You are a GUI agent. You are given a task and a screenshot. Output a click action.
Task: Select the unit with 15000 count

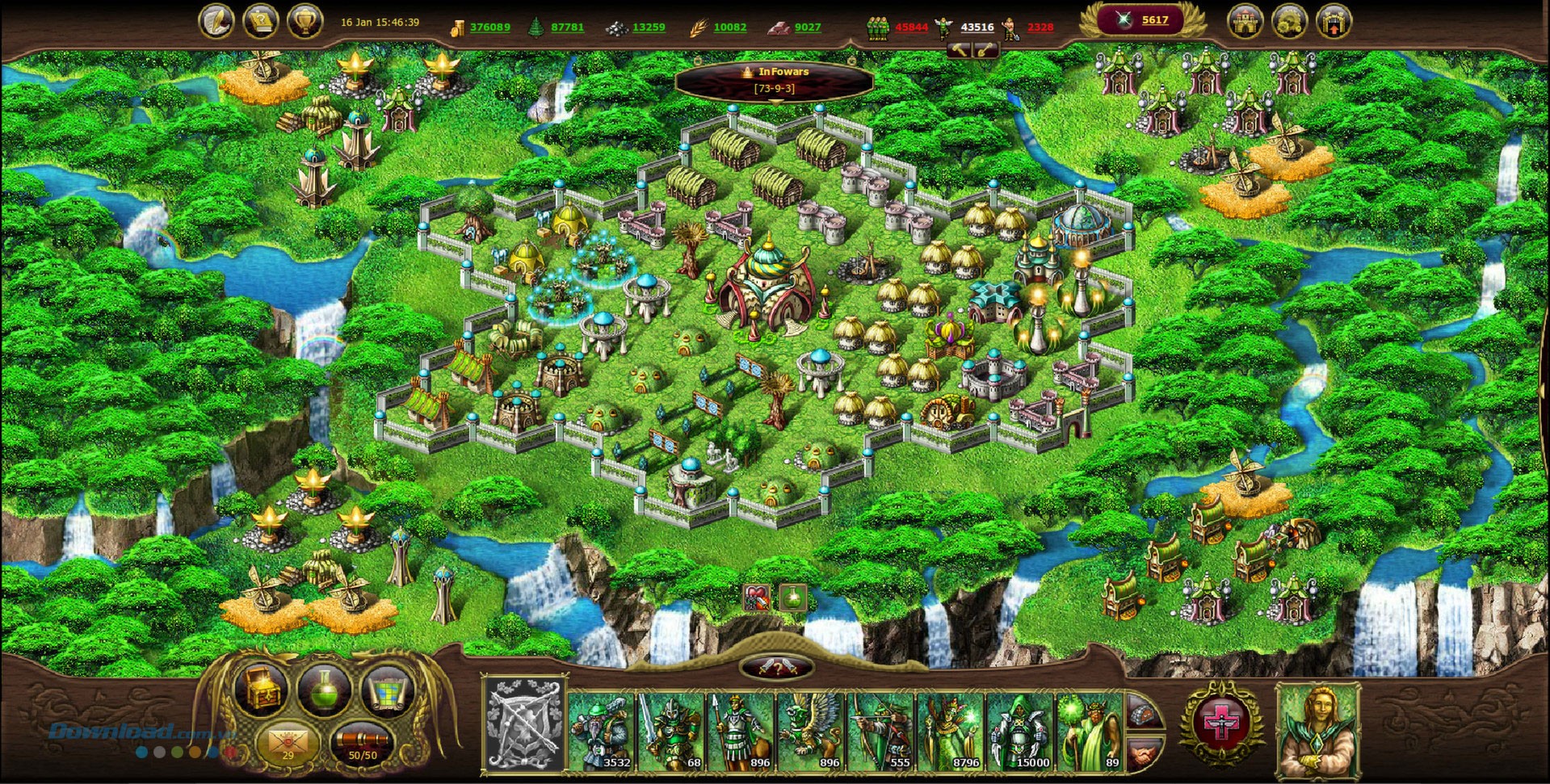coord(1019,731)
